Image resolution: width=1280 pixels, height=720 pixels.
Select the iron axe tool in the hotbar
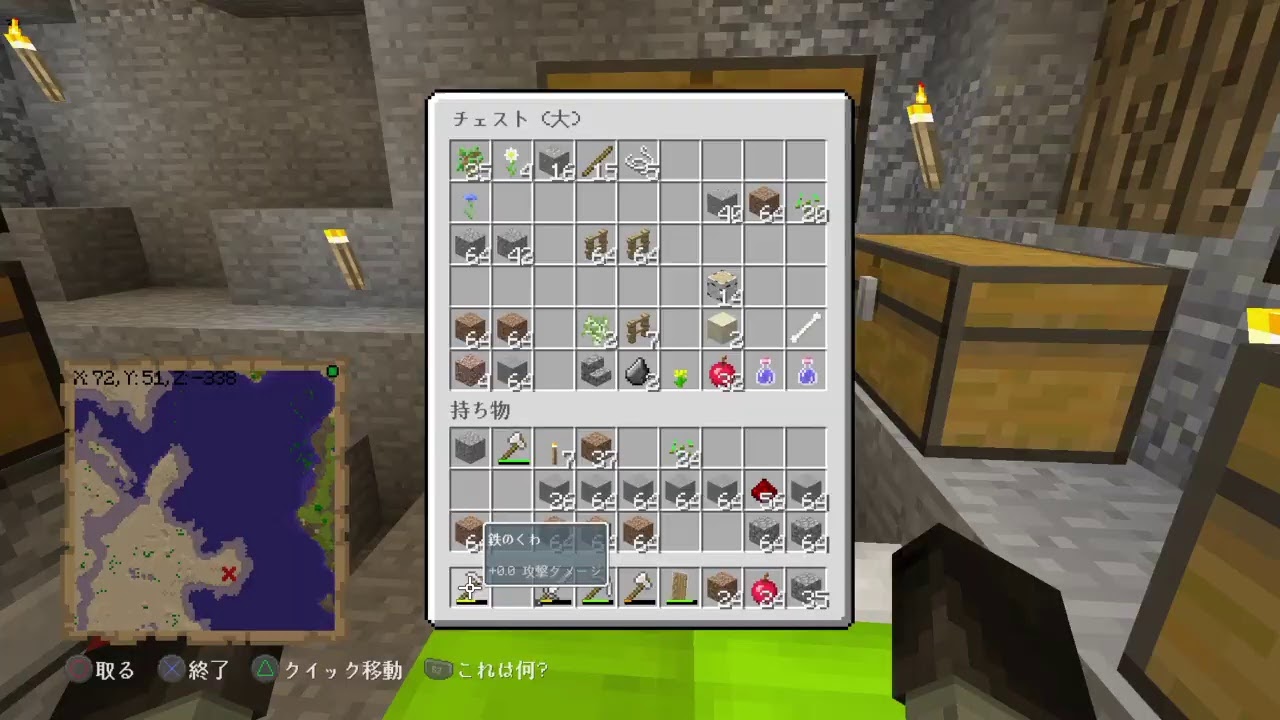pos(638,588)
